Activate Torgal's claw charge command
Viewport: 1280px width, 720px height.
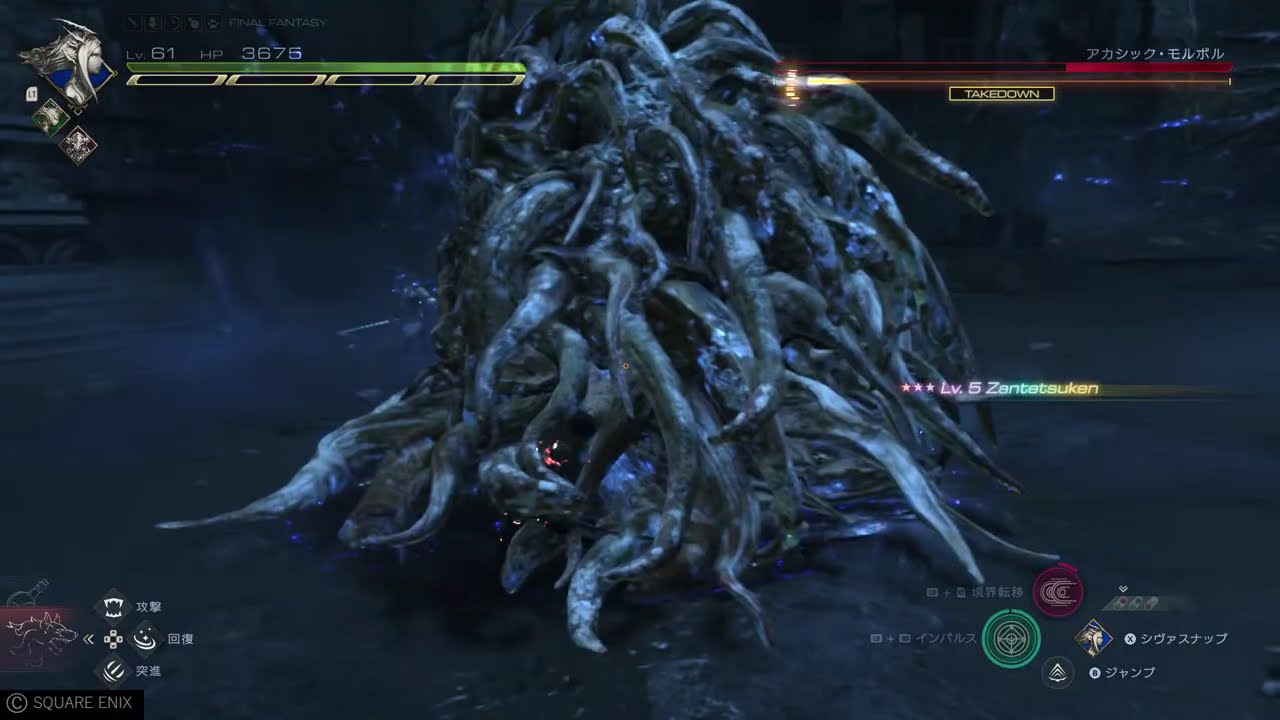tap(115, 670)
